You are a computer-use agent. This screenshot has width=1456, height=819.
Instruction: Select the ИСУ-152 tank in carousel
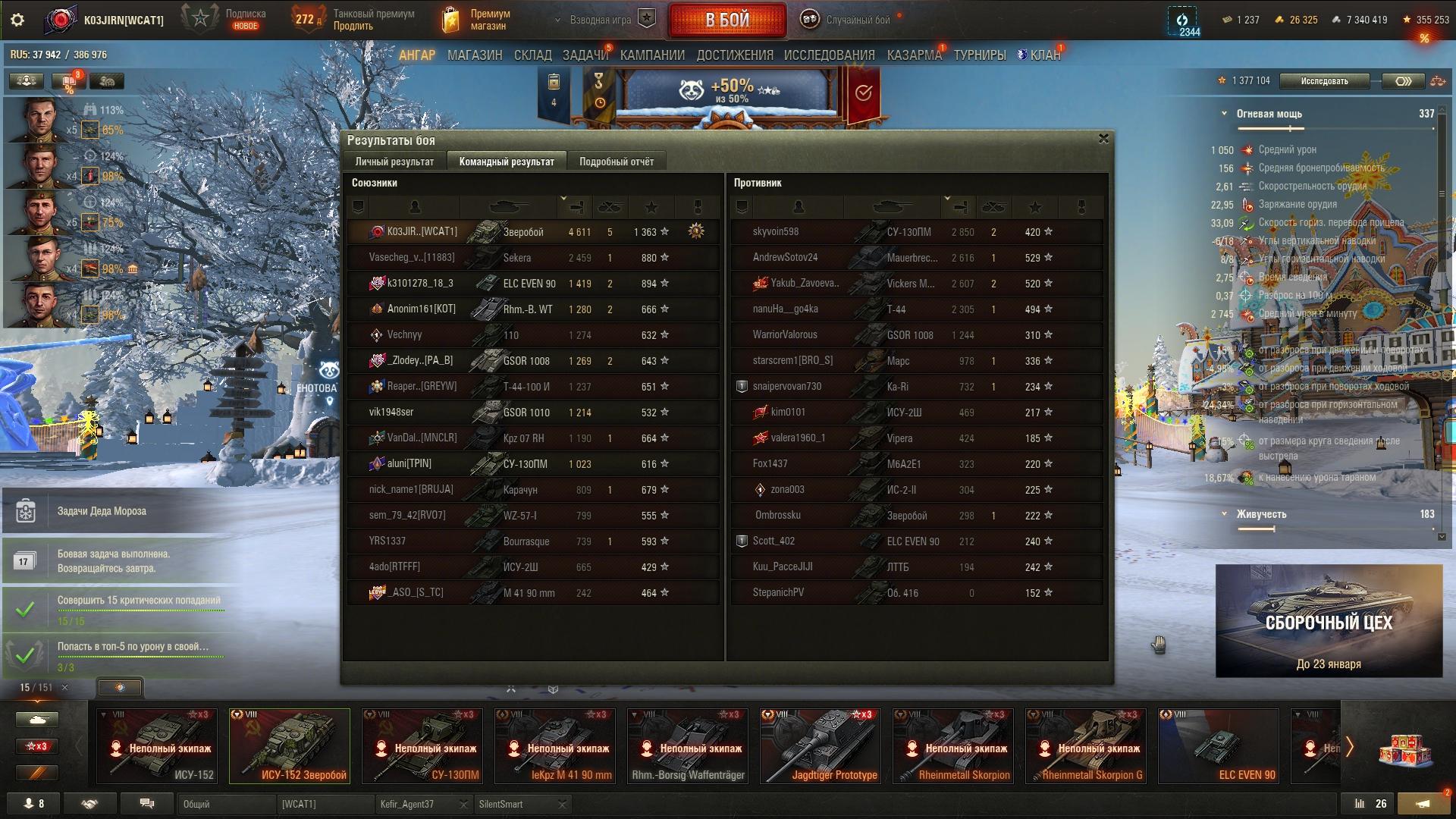[x=157, y=745]
